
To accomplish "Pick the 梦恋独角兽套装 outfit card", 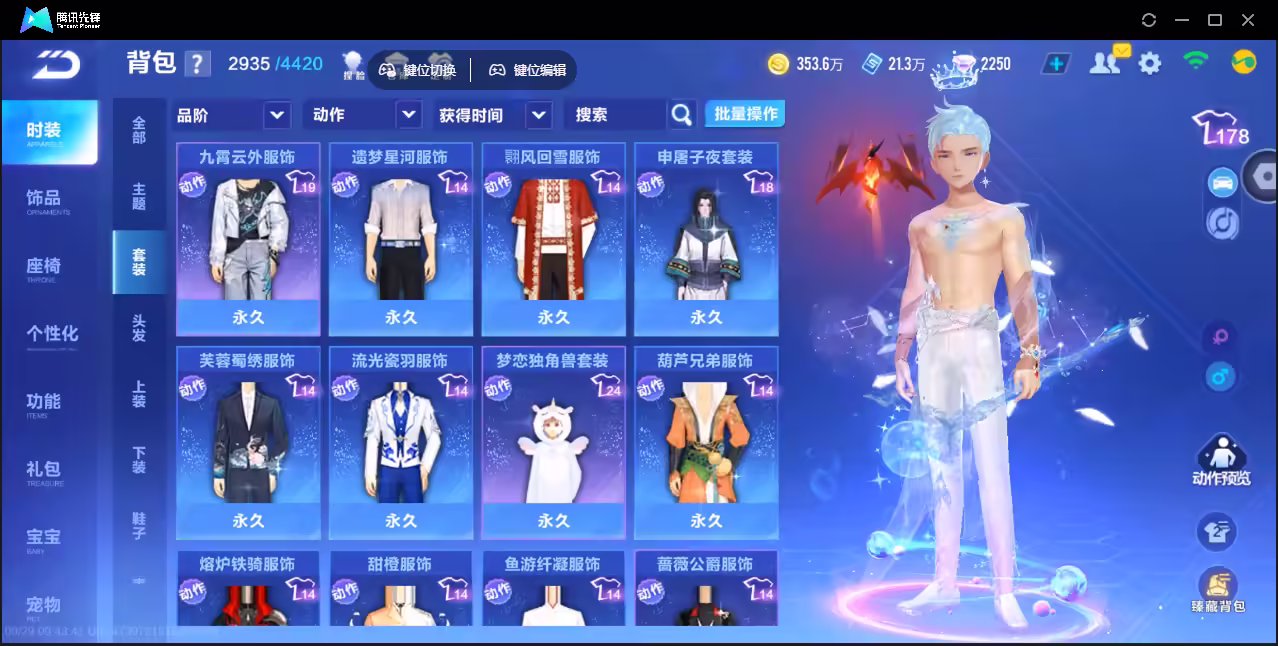I will click(553, 442).
